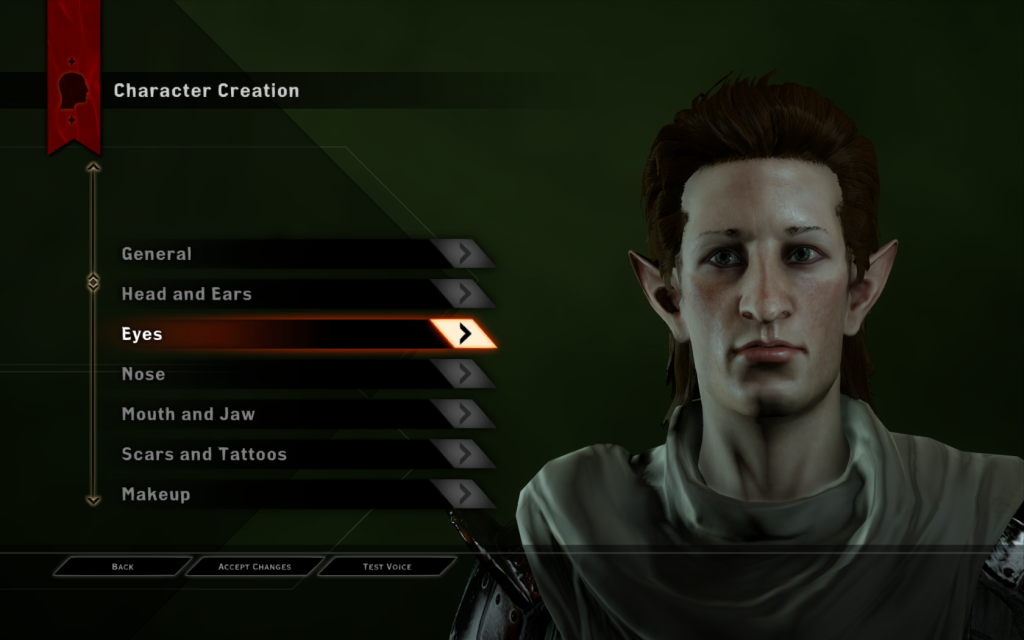
Task: Select the Makeup category
Action: pos(300,494)
